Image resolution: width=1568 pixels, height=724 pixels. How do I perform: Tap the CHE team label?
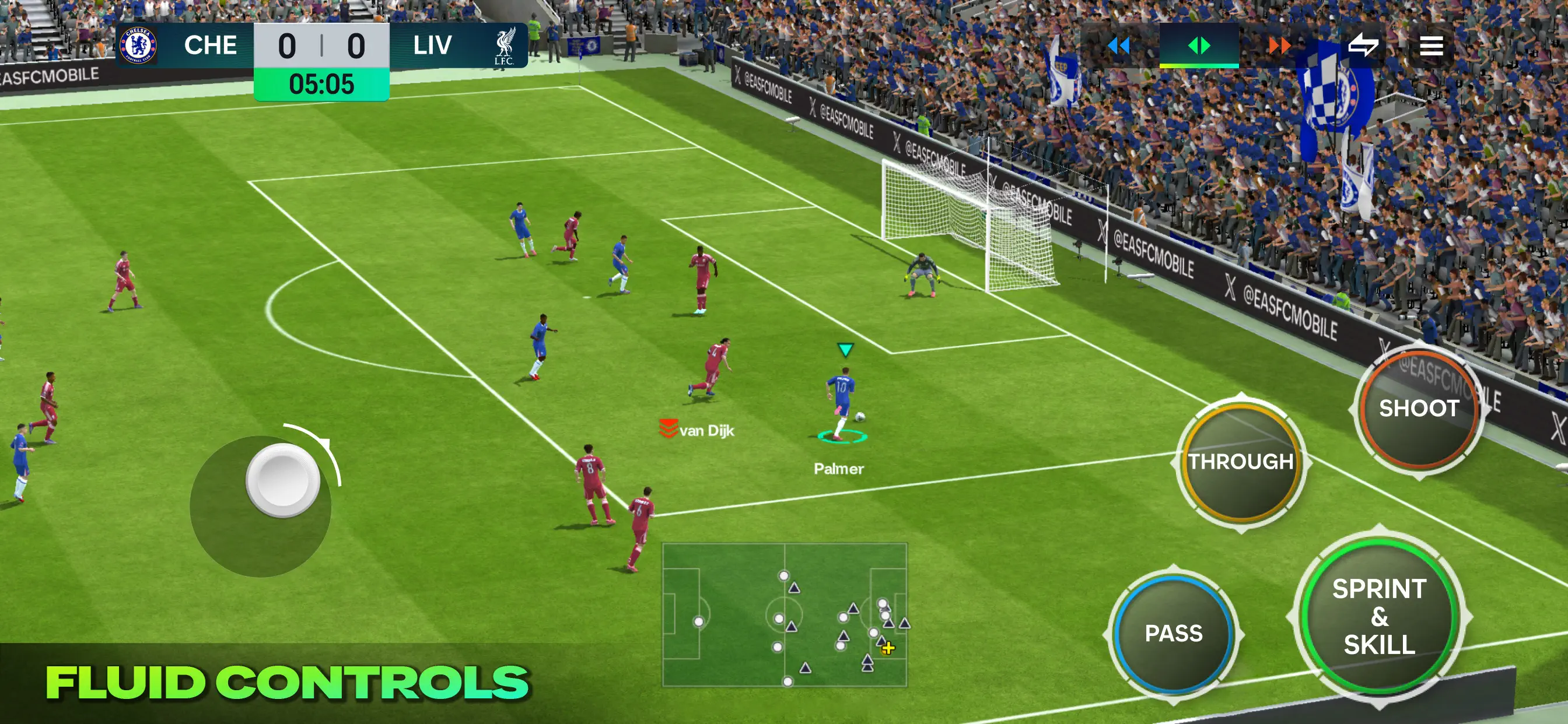[x=211, y=44]
